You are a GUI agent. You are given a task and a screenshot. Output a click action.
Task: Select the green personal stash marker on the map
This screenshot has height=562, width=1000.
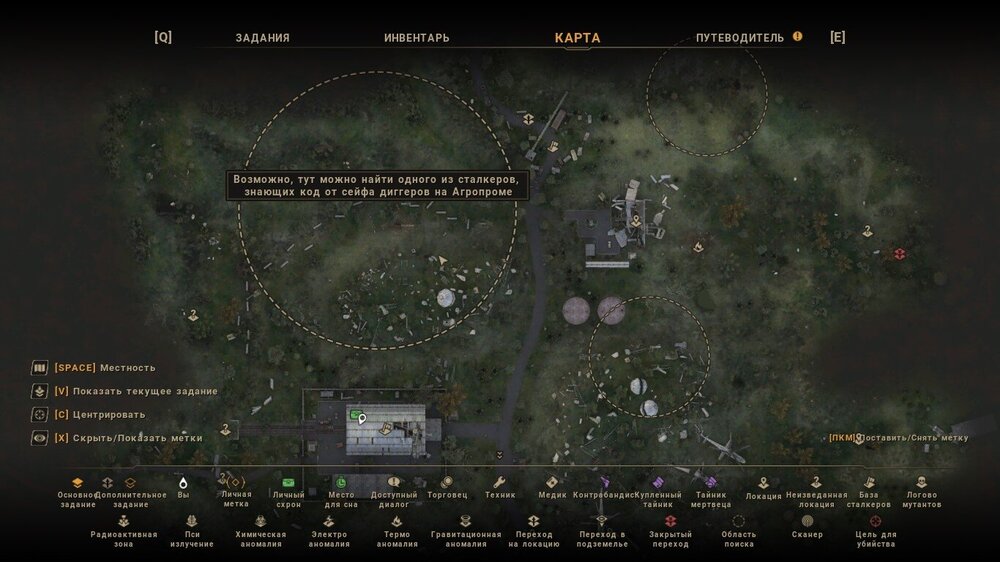355,413
